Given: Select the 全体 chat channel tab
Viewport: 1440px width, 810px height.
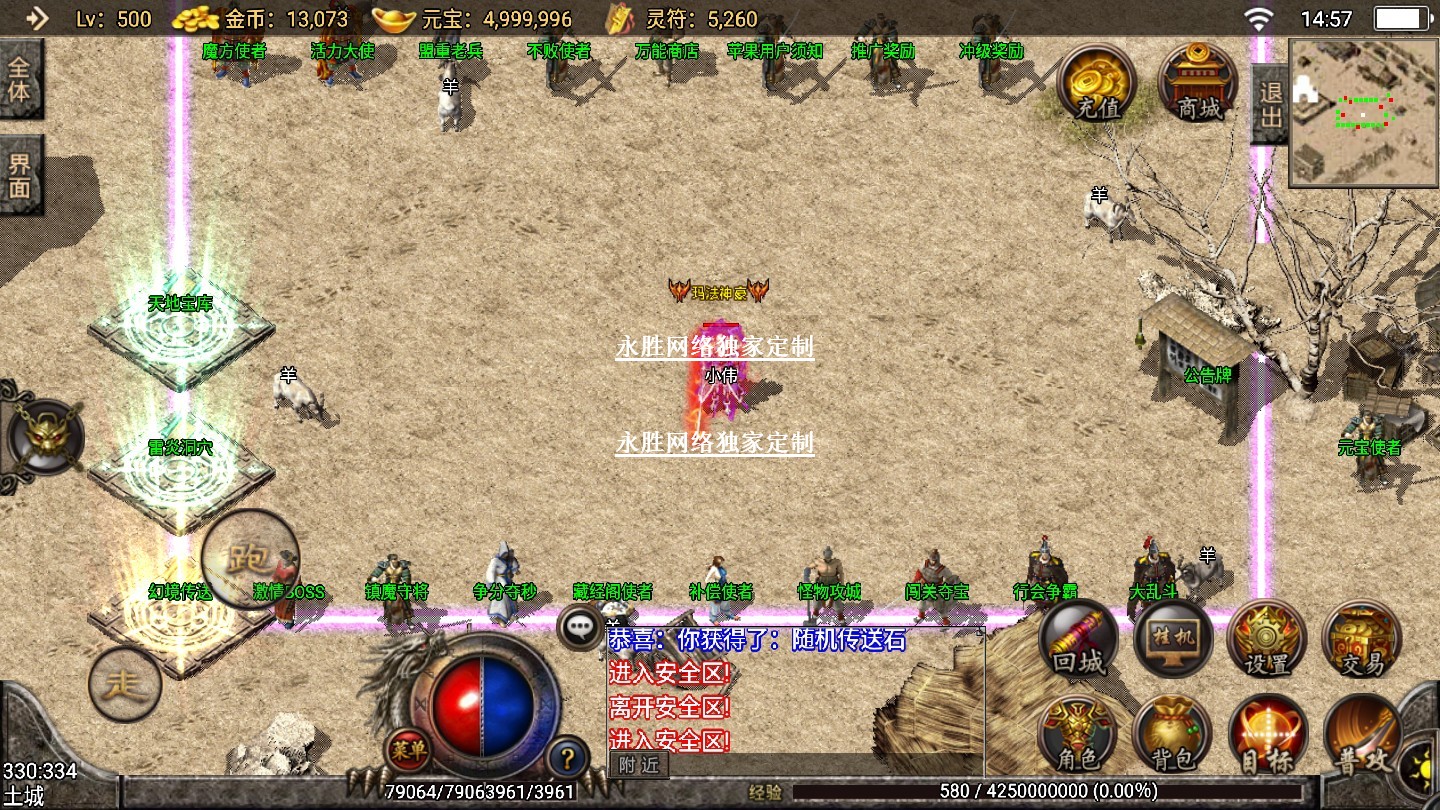Looking at the screenshot, I should (x=20, y=82).
